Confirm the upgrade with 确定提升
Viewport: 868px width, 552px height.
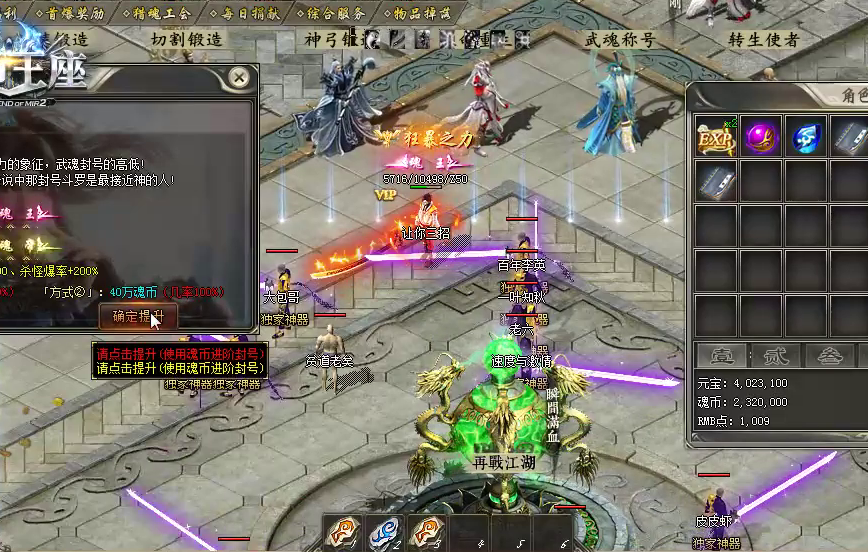(x=138, y=316)
